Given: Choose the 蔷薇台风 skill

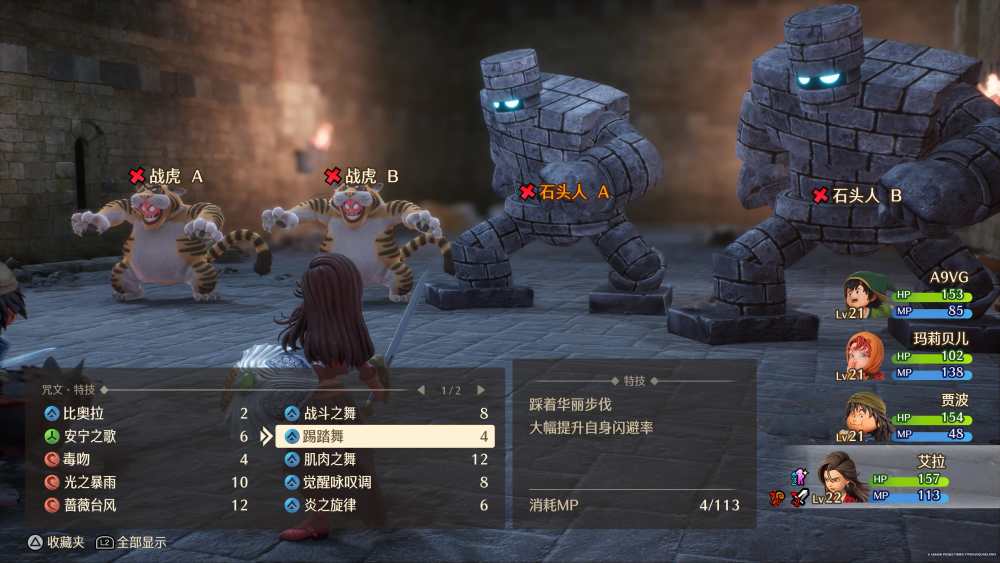Looking at the screenshot, I should pos(140,505).
